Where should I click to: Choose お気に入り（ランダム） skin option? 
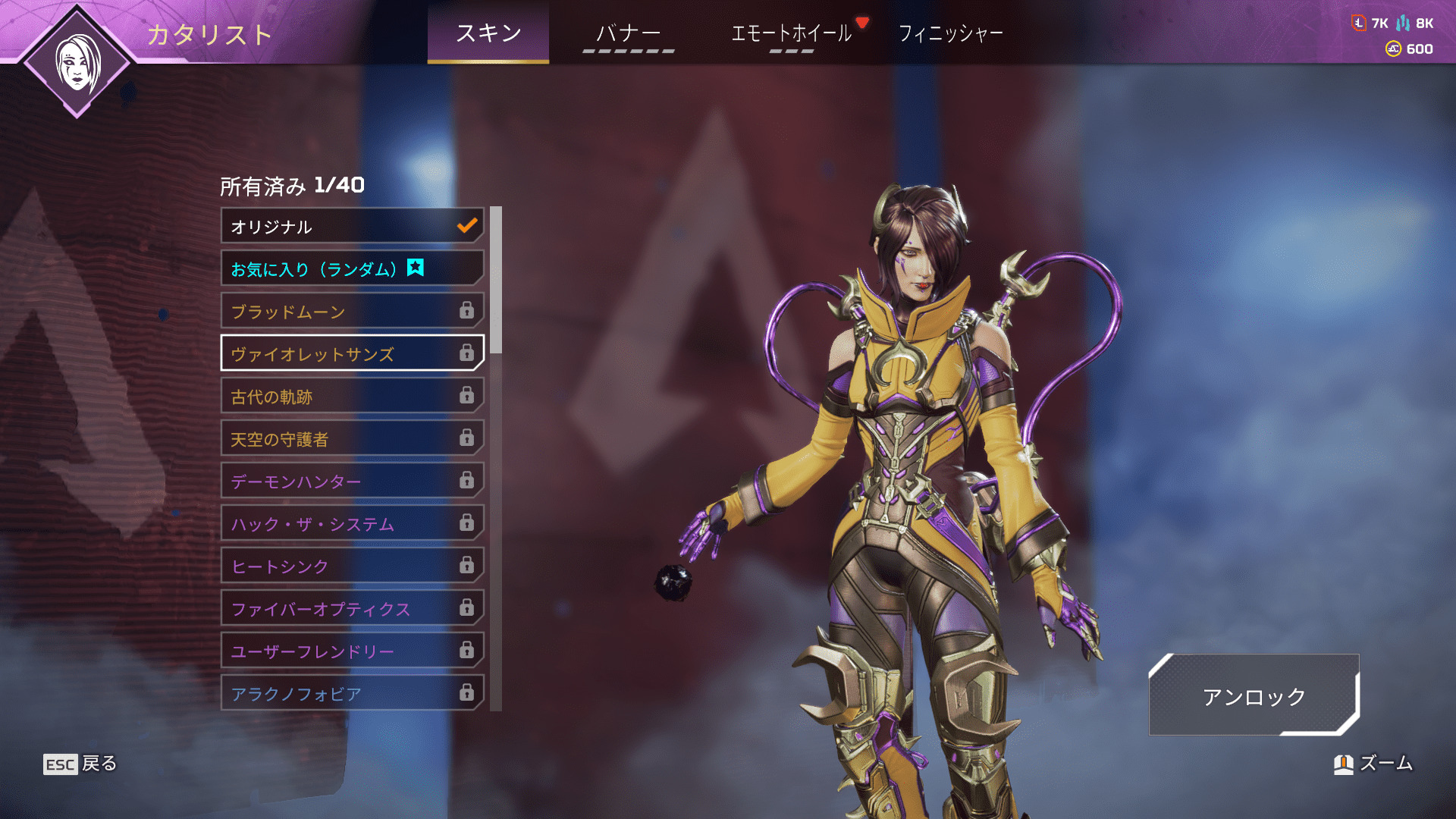[352, 268]
